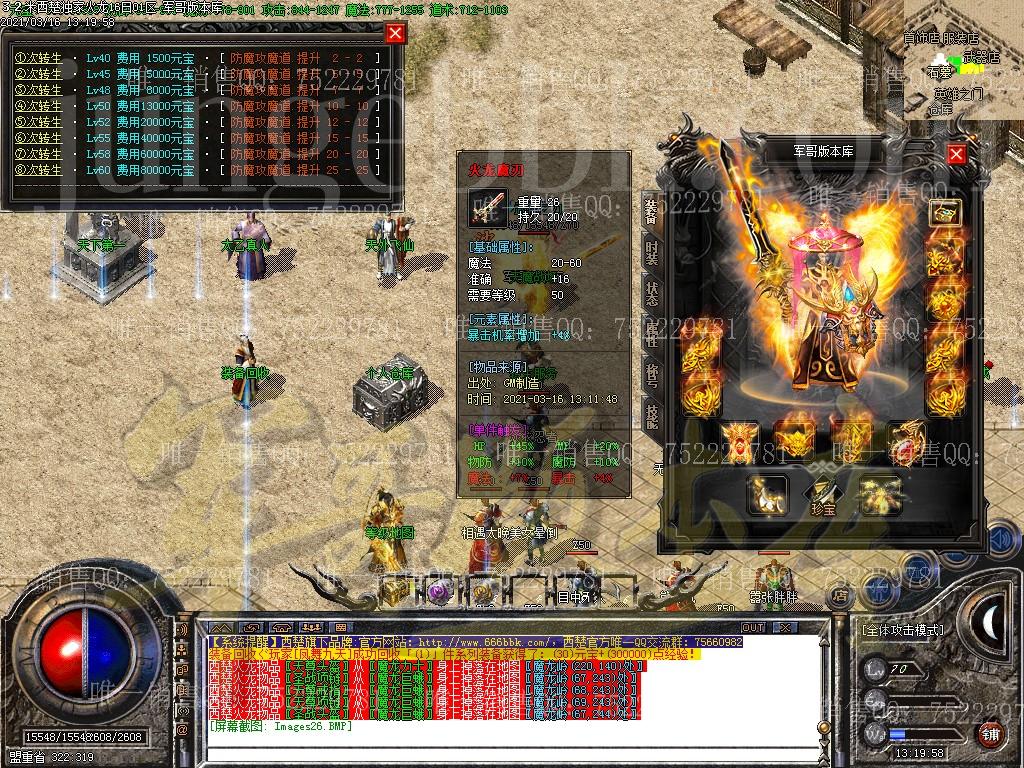
Task: Switch to the 称号 title tab
Action: [651, 375]
